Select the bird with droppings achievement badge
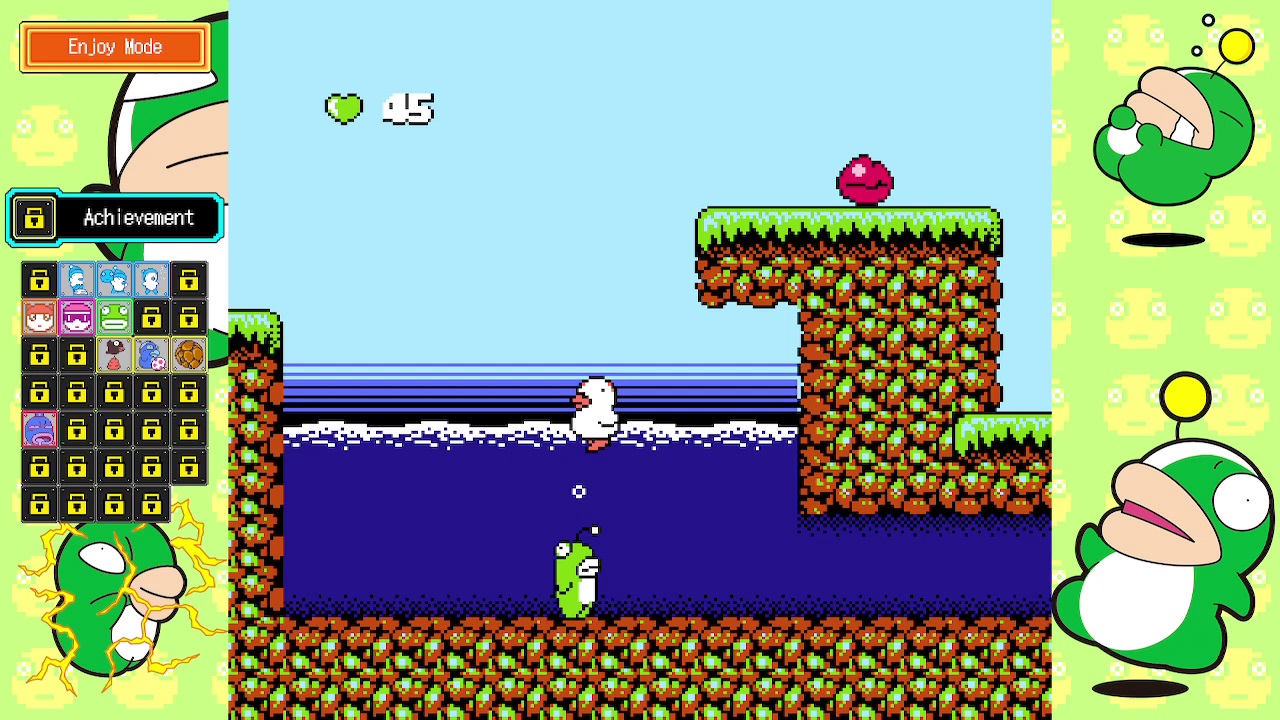1280x720 pixels. coord(114,355)
